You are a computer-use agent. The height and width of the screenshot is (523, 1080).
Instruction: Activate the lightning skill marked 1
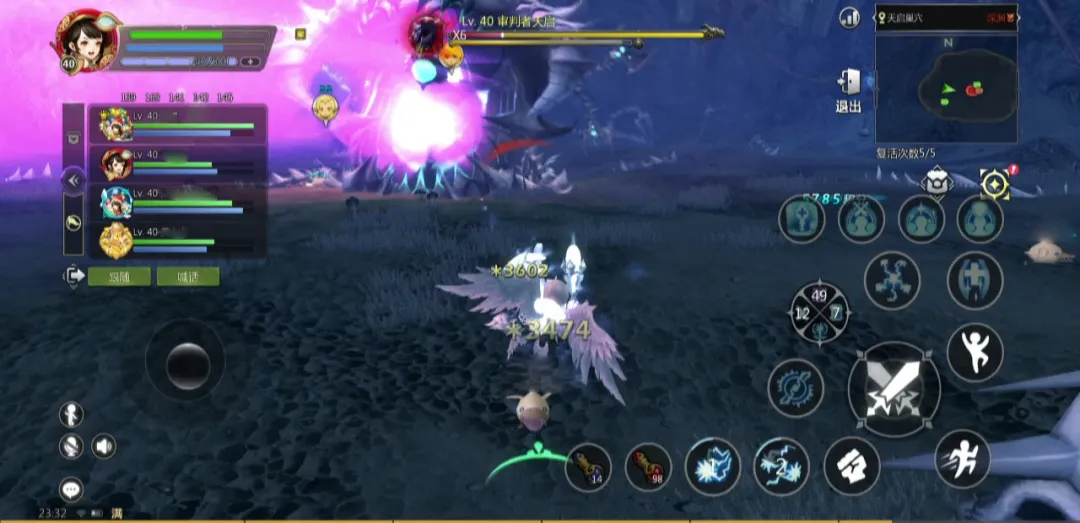712,466
